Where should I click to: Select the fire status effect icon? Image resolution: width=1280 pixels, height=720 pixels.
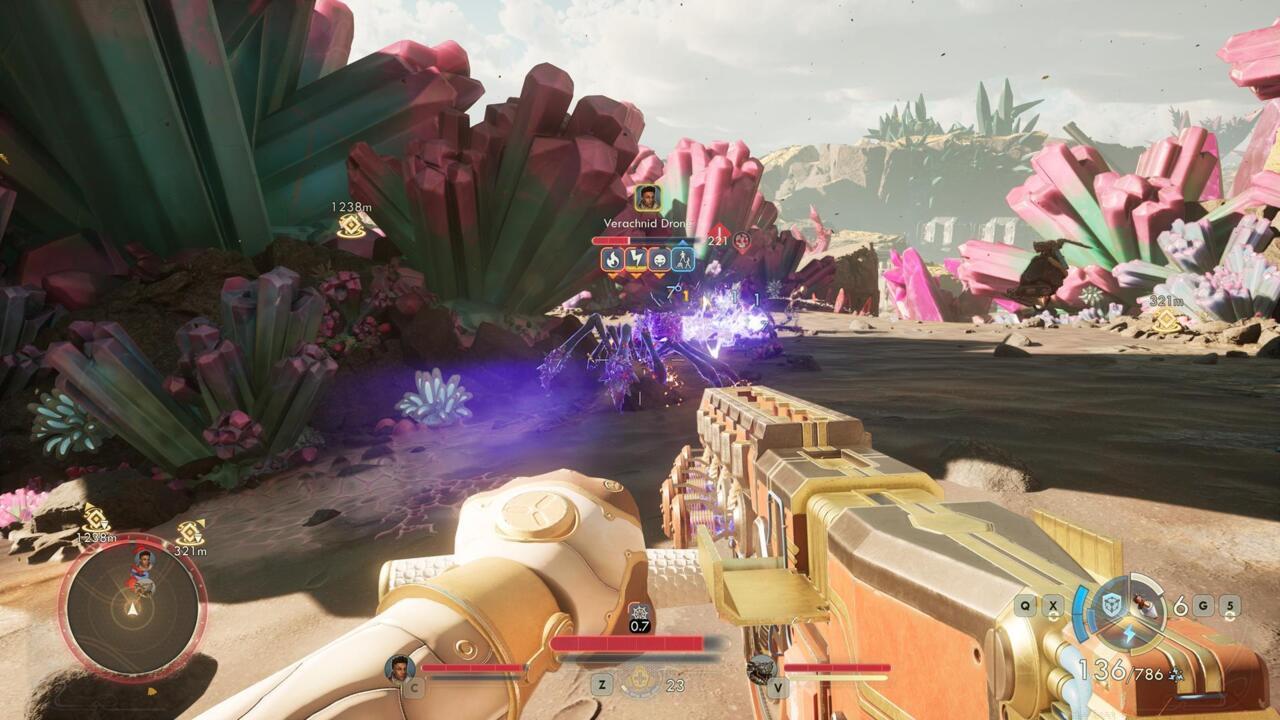click(612, 260)
